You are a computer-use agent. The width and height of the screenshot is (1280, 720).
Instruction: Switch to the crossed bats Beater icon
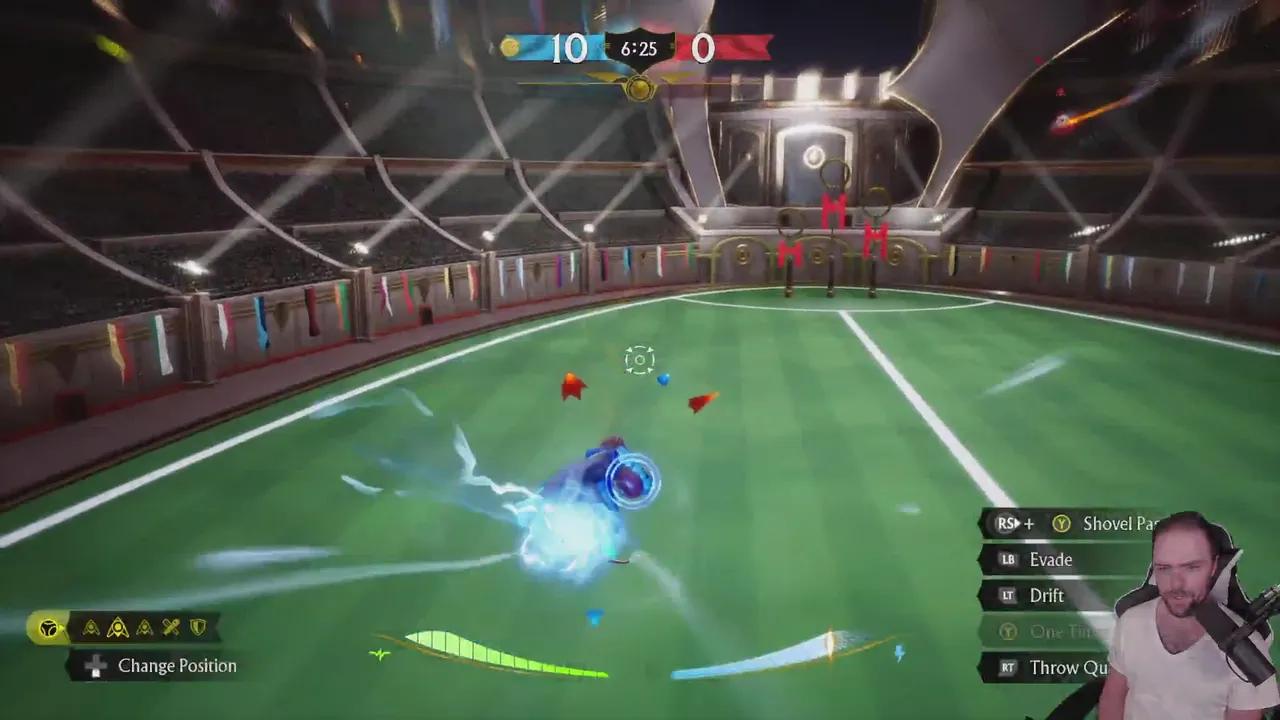pyautogui.click(x=171, y=628)
